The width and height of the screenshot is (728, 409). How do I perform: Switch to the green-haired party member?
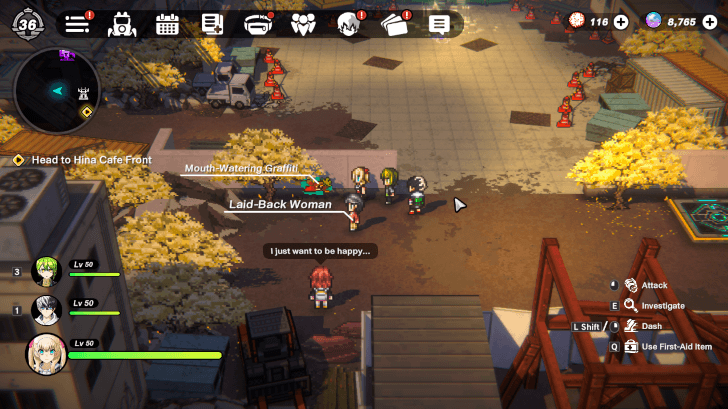click(45, 270)
